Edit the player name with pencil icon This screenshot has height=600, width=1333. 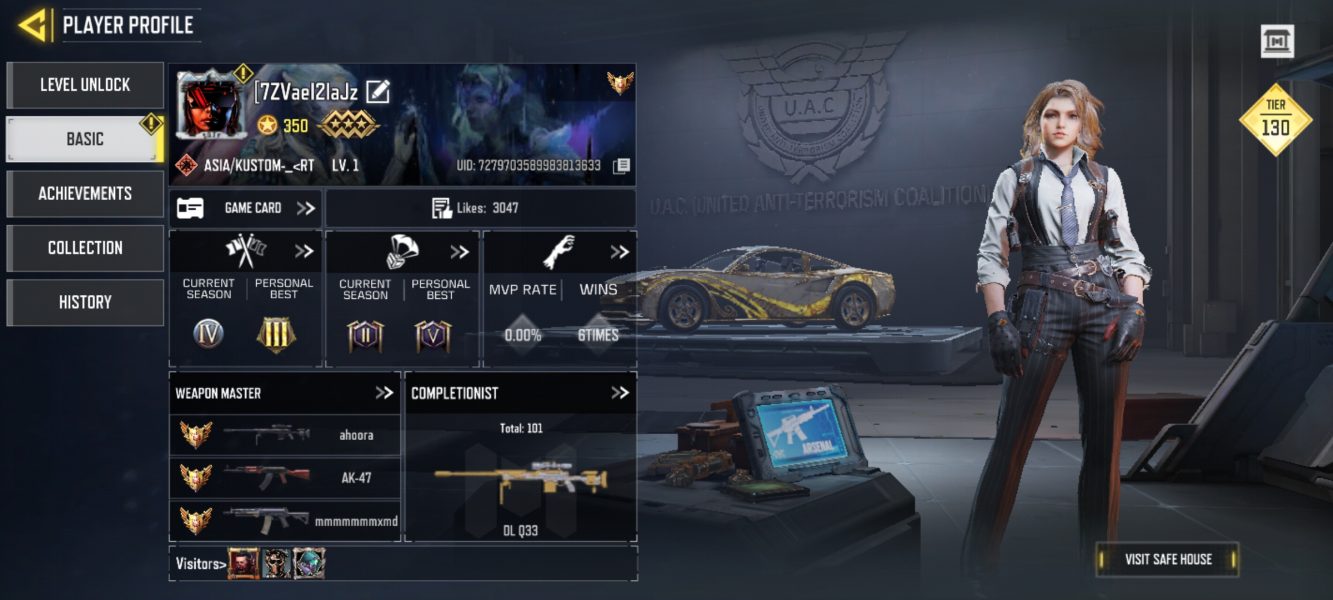(378, 92)
